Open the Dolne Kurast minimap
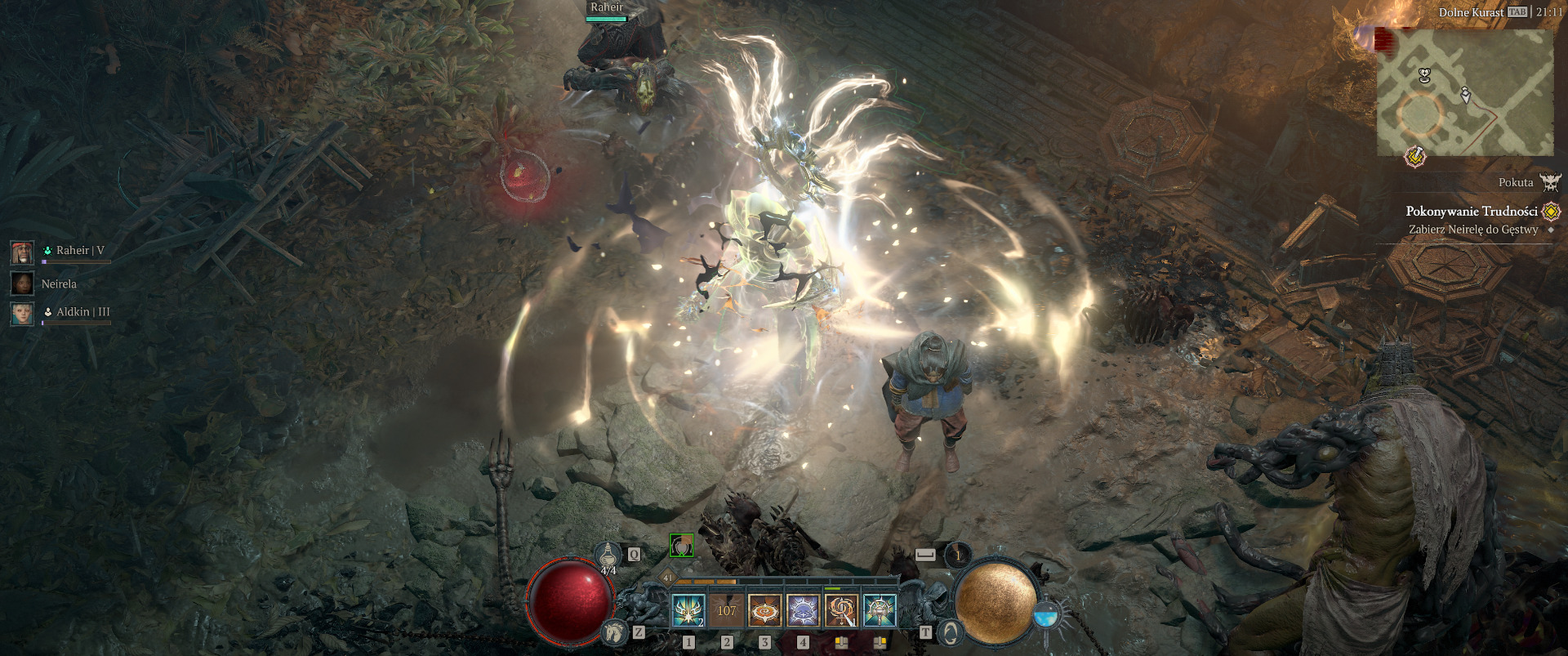1568x656 pixels. (x=1465, y=92)
